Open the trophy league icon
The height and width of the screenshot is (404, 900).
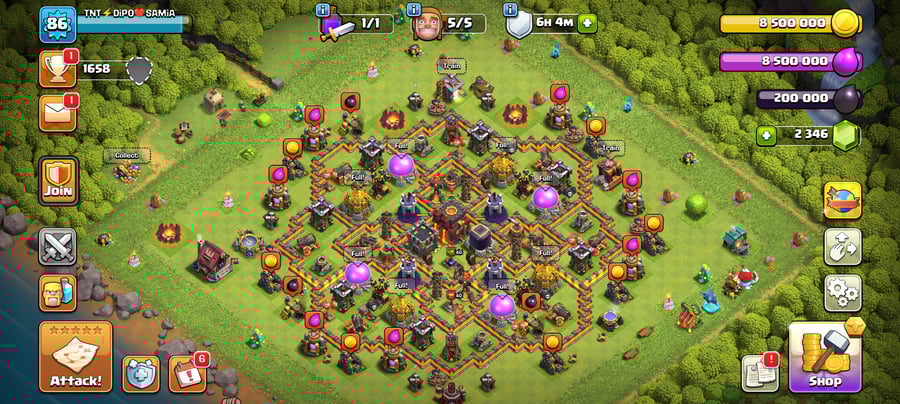point(57,69)
